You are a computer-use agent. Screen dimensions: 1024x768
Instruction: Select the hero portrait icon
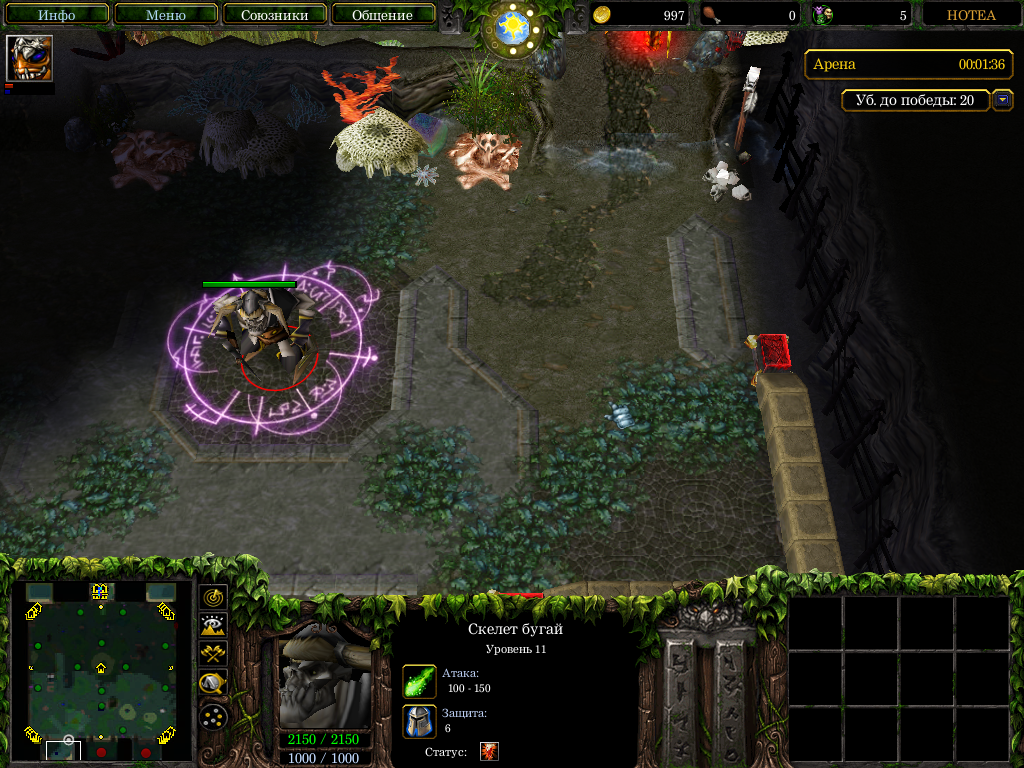30,58
